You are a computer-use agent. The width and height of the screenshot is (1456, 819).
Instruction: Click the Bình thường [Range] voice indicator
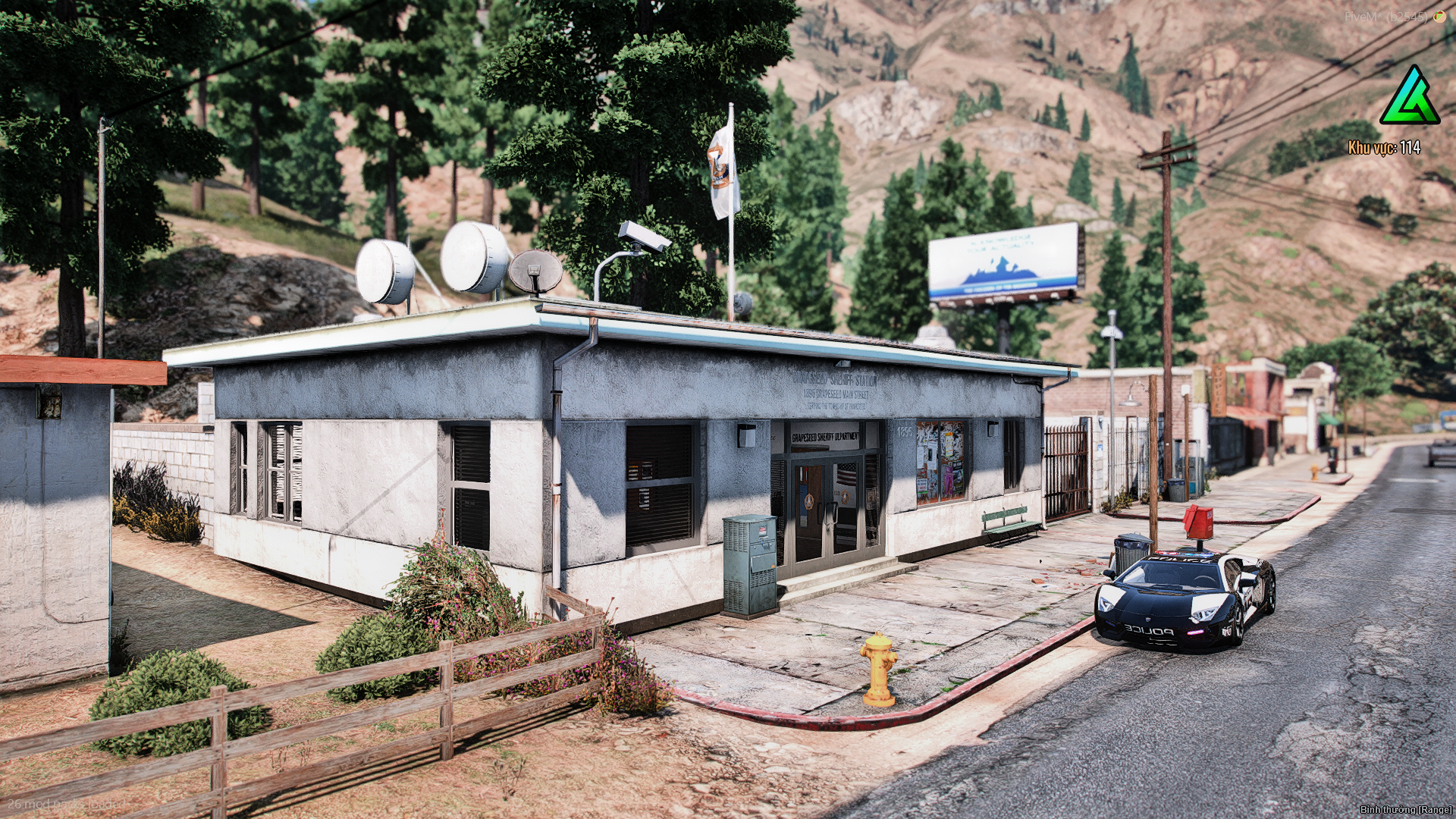coord(1405,810)
